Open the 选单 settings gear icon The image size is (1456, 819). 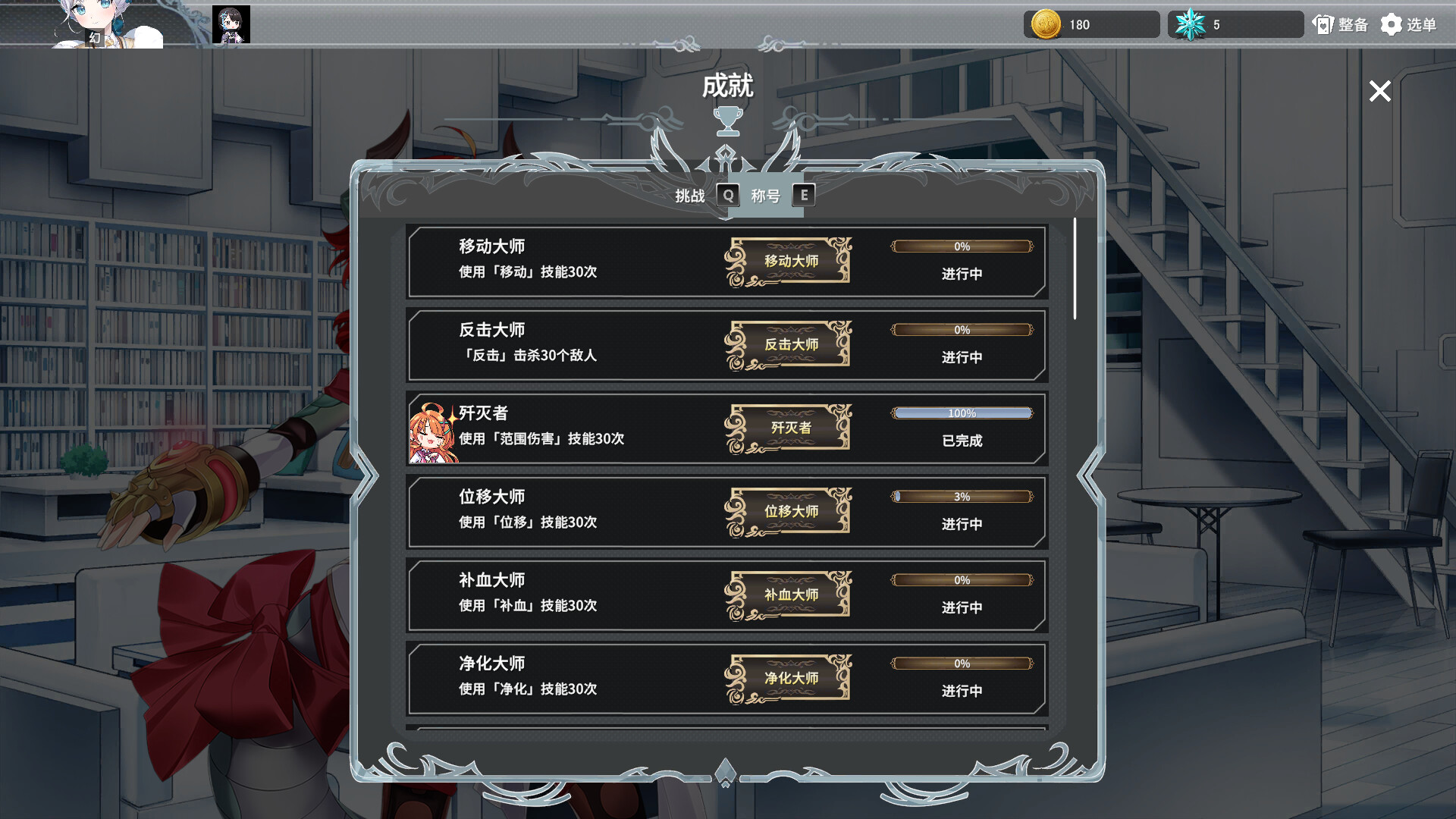(x=1392, y=24)
